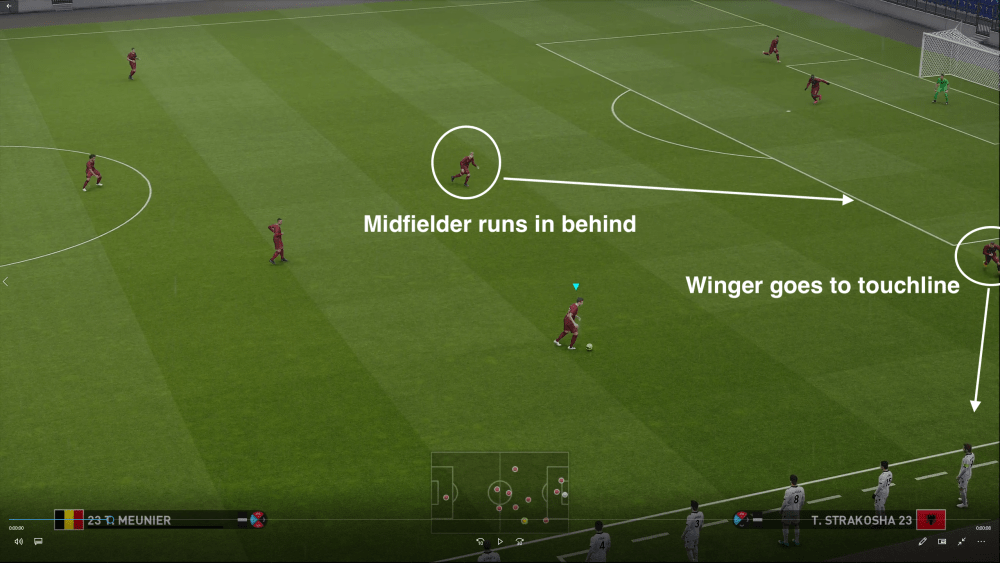Skip back ten seconds
Viewport: 1000px width, 563px height.
click(481, 541)
